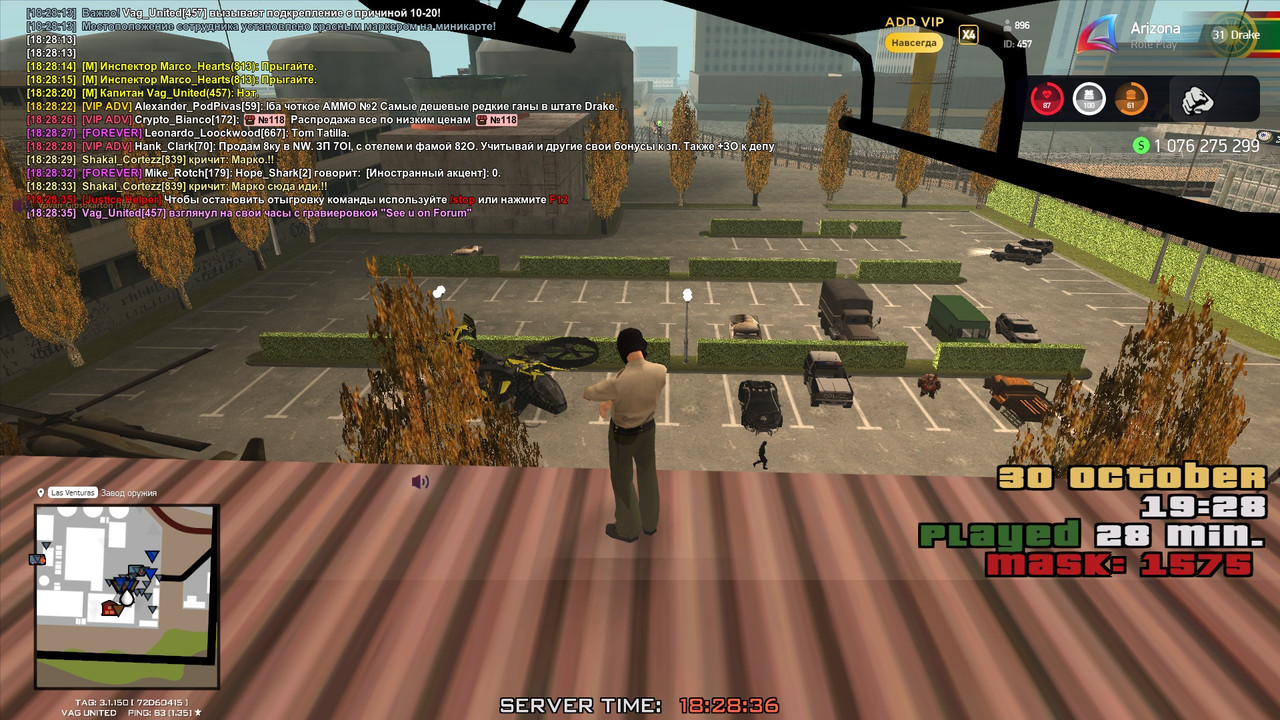Click the yellow "Навсегда" VIP button

pyautogui.click(x=914, y=43)
